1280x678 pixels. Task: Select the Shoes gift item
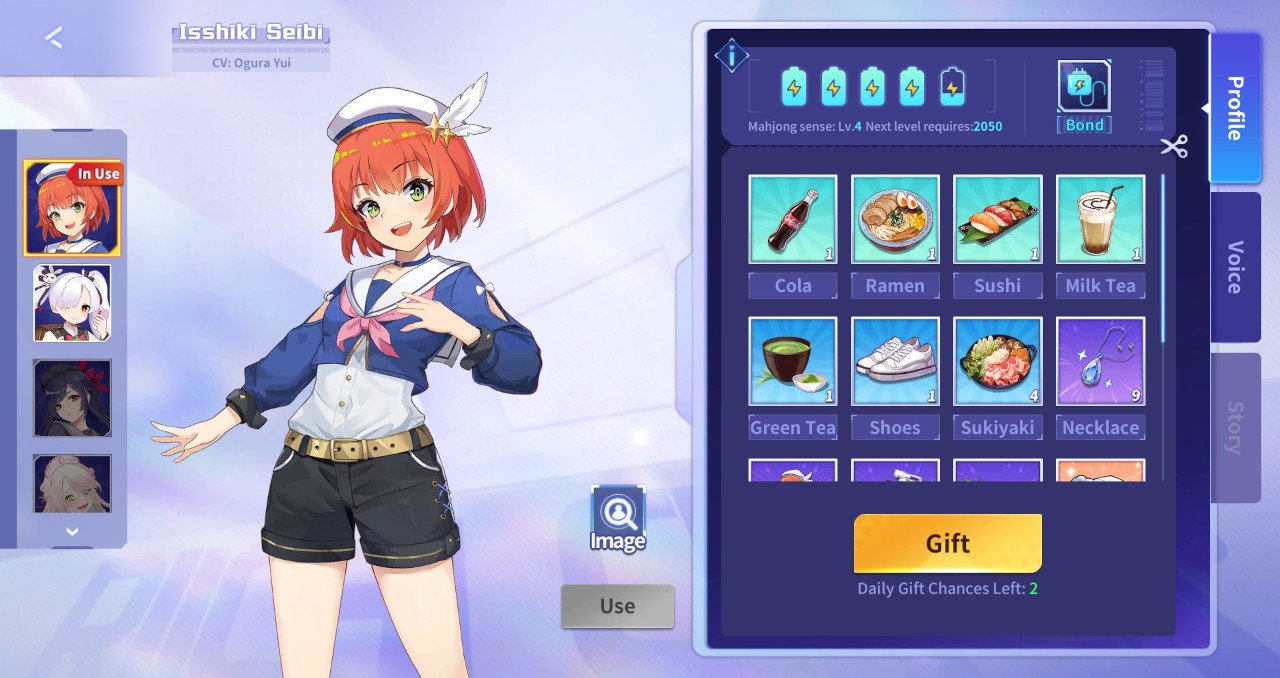pos(895,362)
